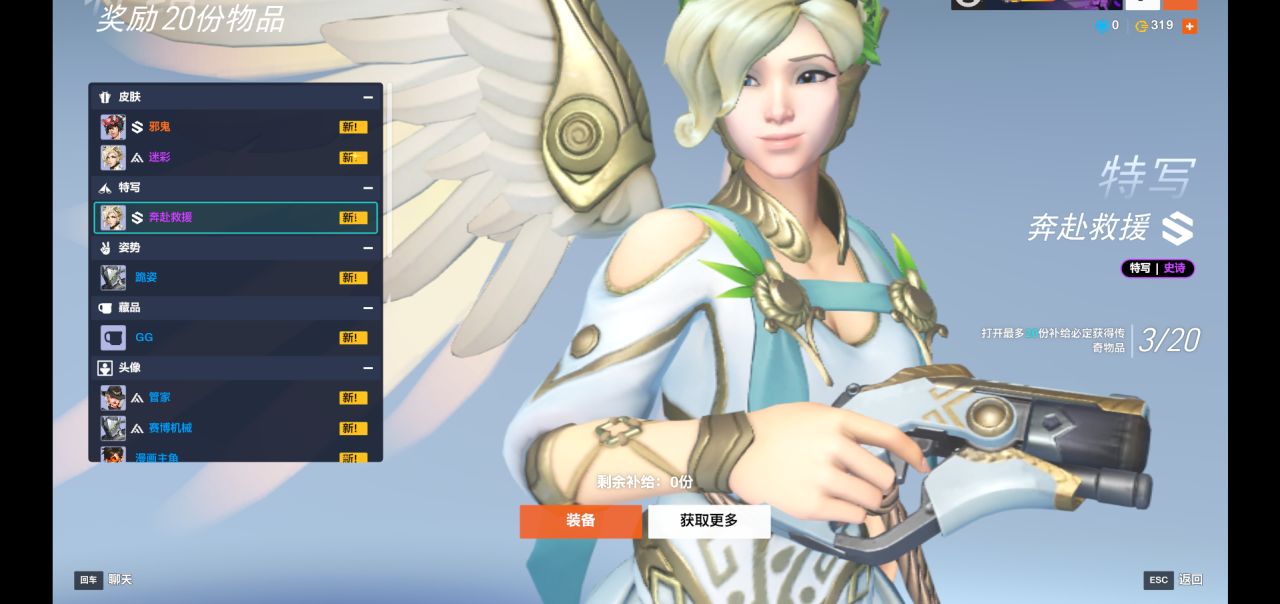The width and height of the screenshot is (1280, 604).
Task: Select the 赛博机械 player icon reward
Action: pos(235,428)
